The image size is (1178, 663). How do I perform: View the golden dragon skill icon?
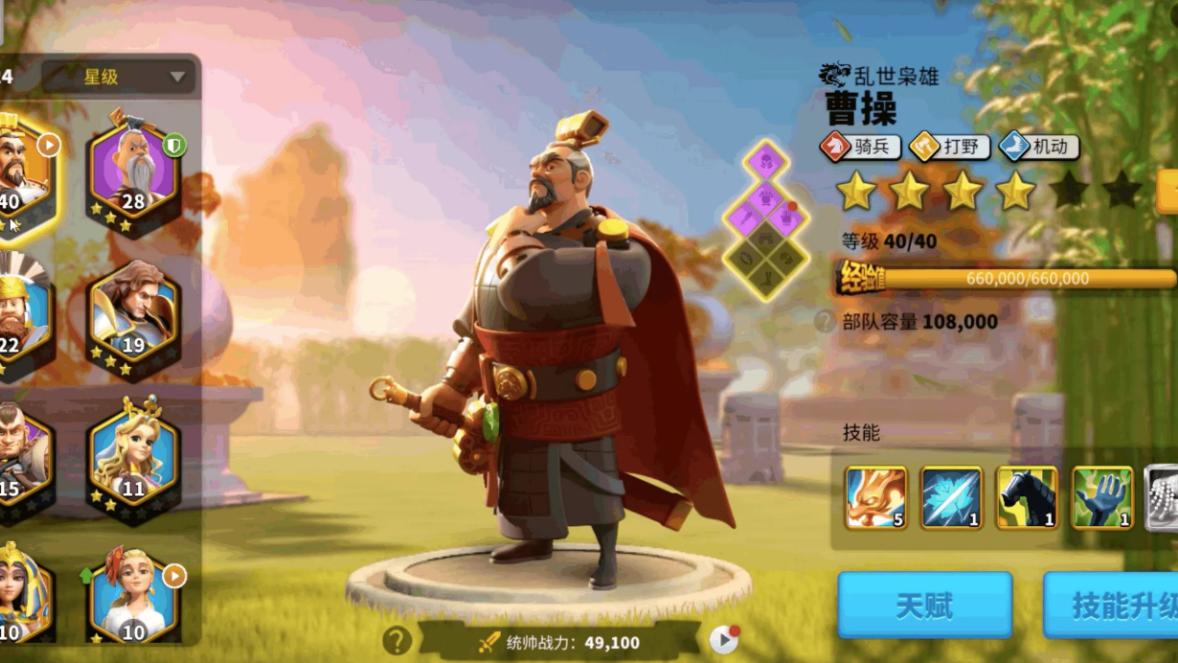click(875, 497)
